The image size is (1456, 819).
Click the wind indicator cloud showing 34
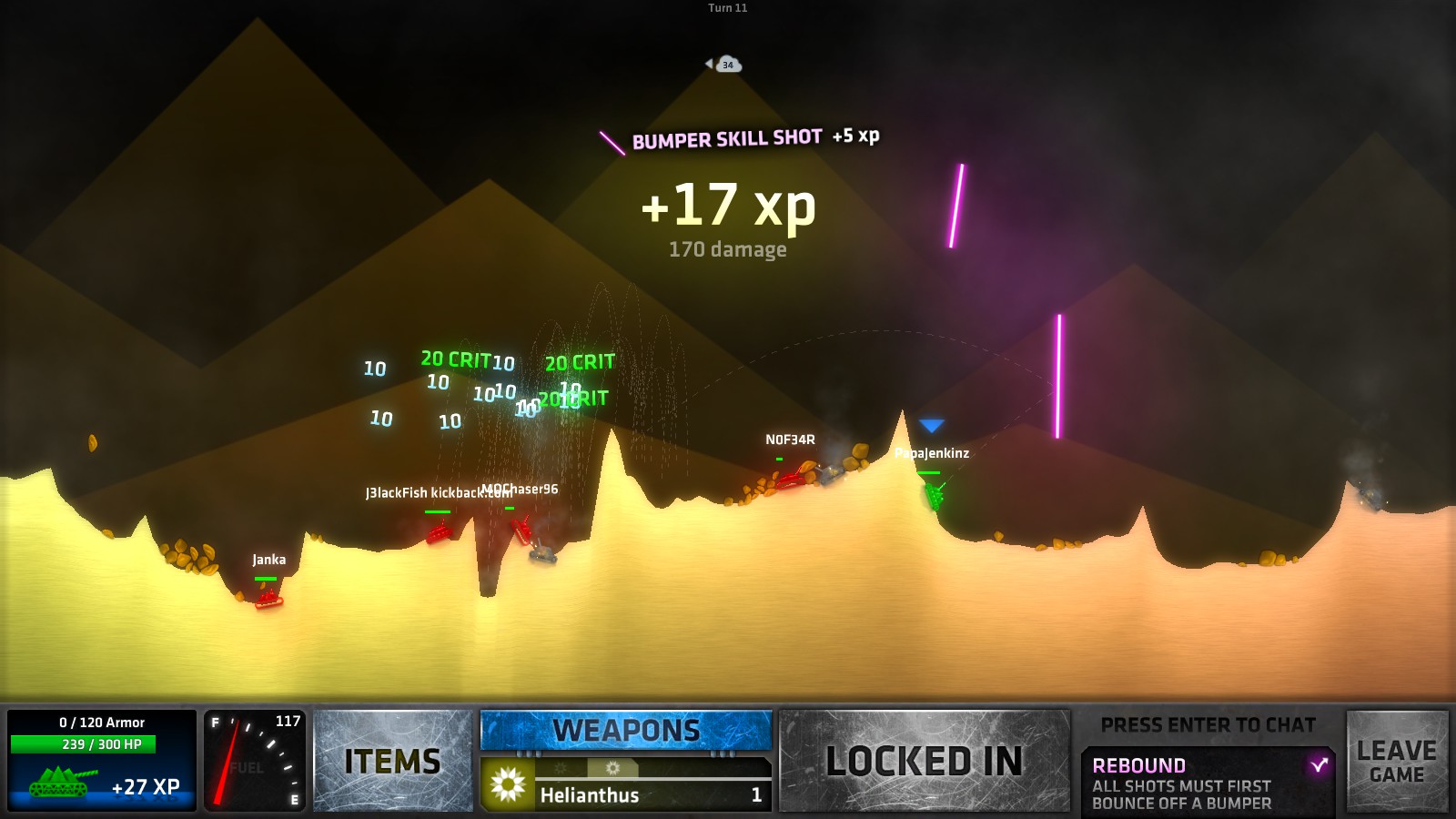click(729, 65)
